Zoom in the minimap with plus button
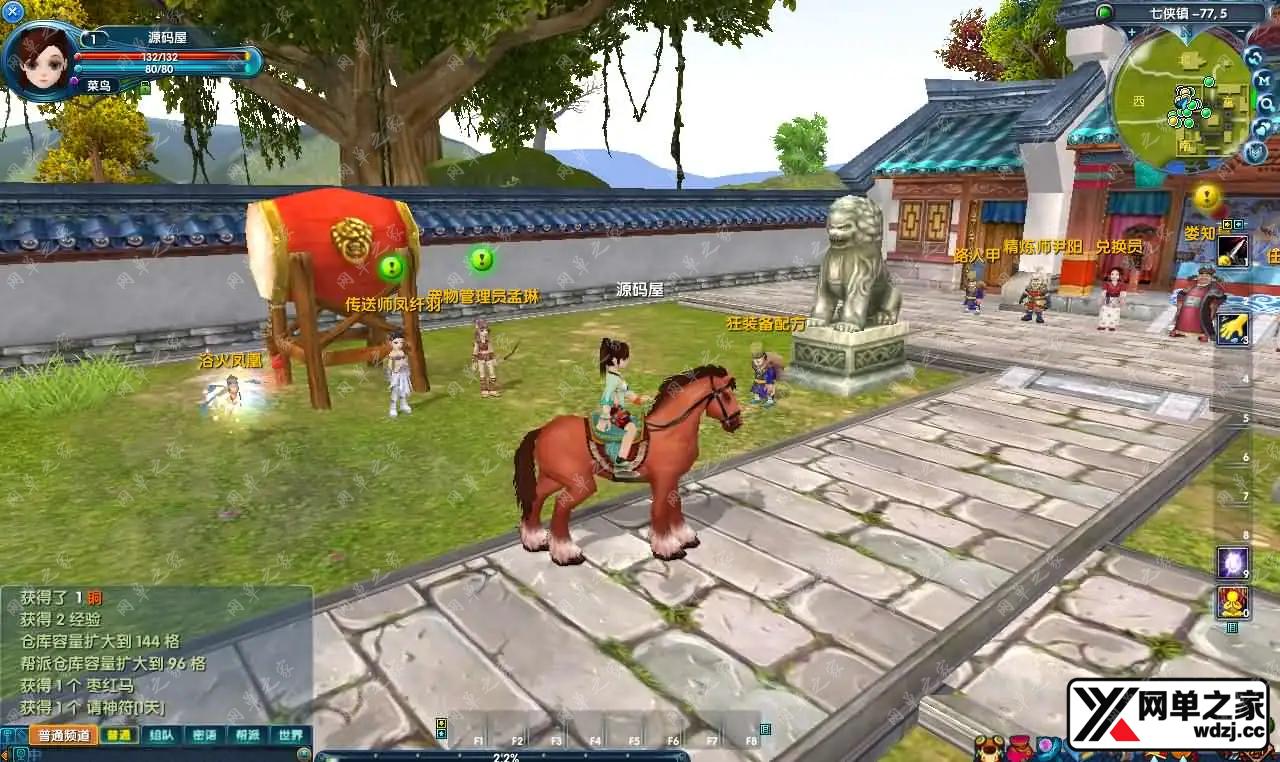Screen dimensions: 1280x762 point(1131,32)
